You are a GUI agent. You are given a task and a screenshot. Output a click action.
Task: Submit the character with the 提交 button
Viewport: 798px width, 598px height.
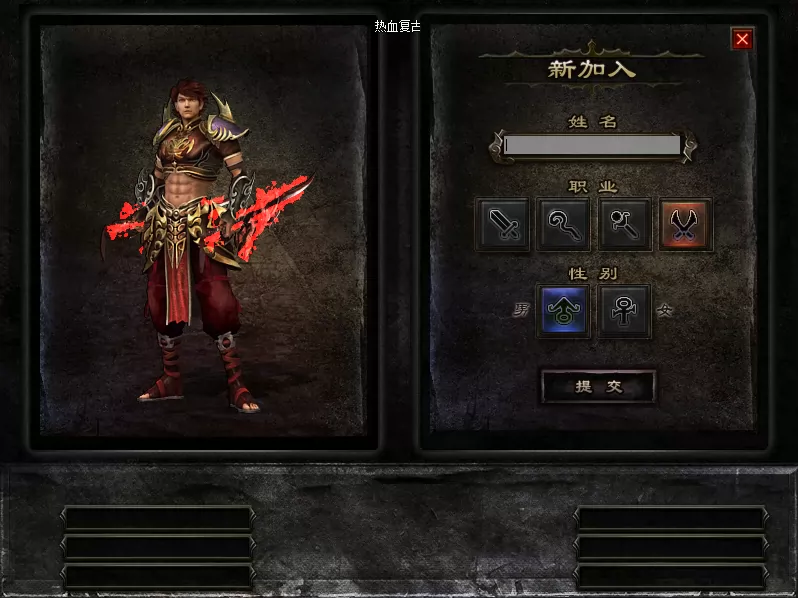click(598, 386)
